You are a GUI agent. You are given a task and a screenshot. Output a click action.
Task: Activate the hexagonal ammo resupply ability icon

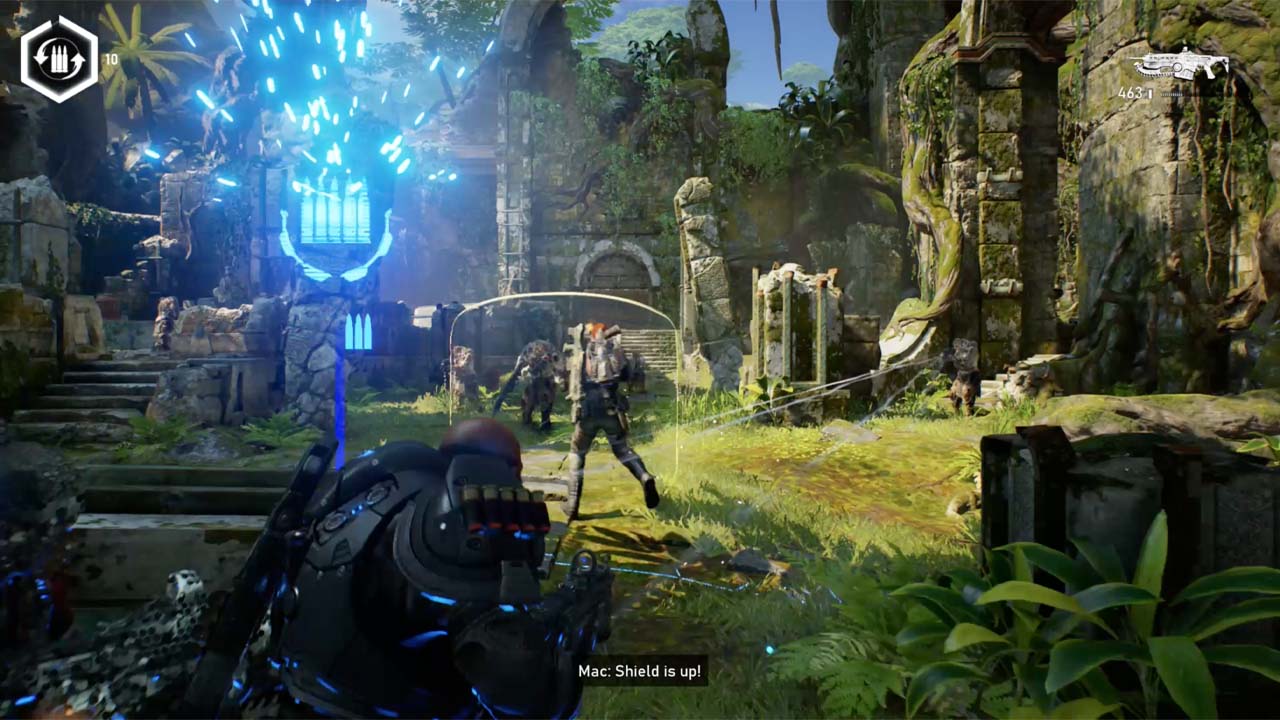tap(59, 59)
